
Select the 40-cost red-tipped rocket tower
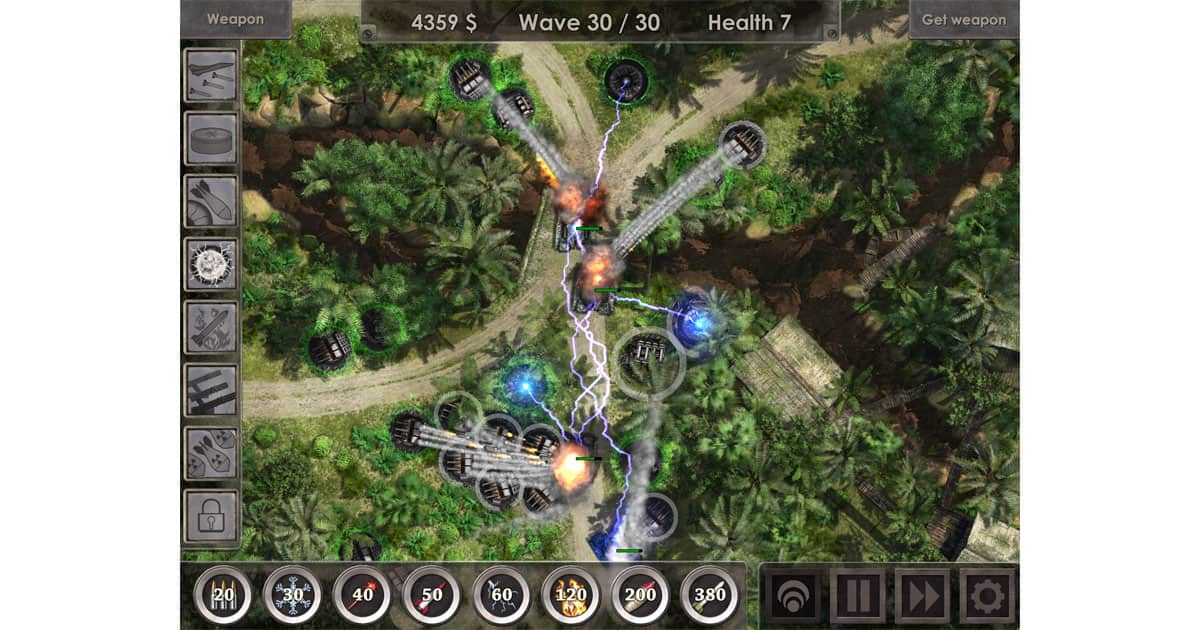[361, 595]
